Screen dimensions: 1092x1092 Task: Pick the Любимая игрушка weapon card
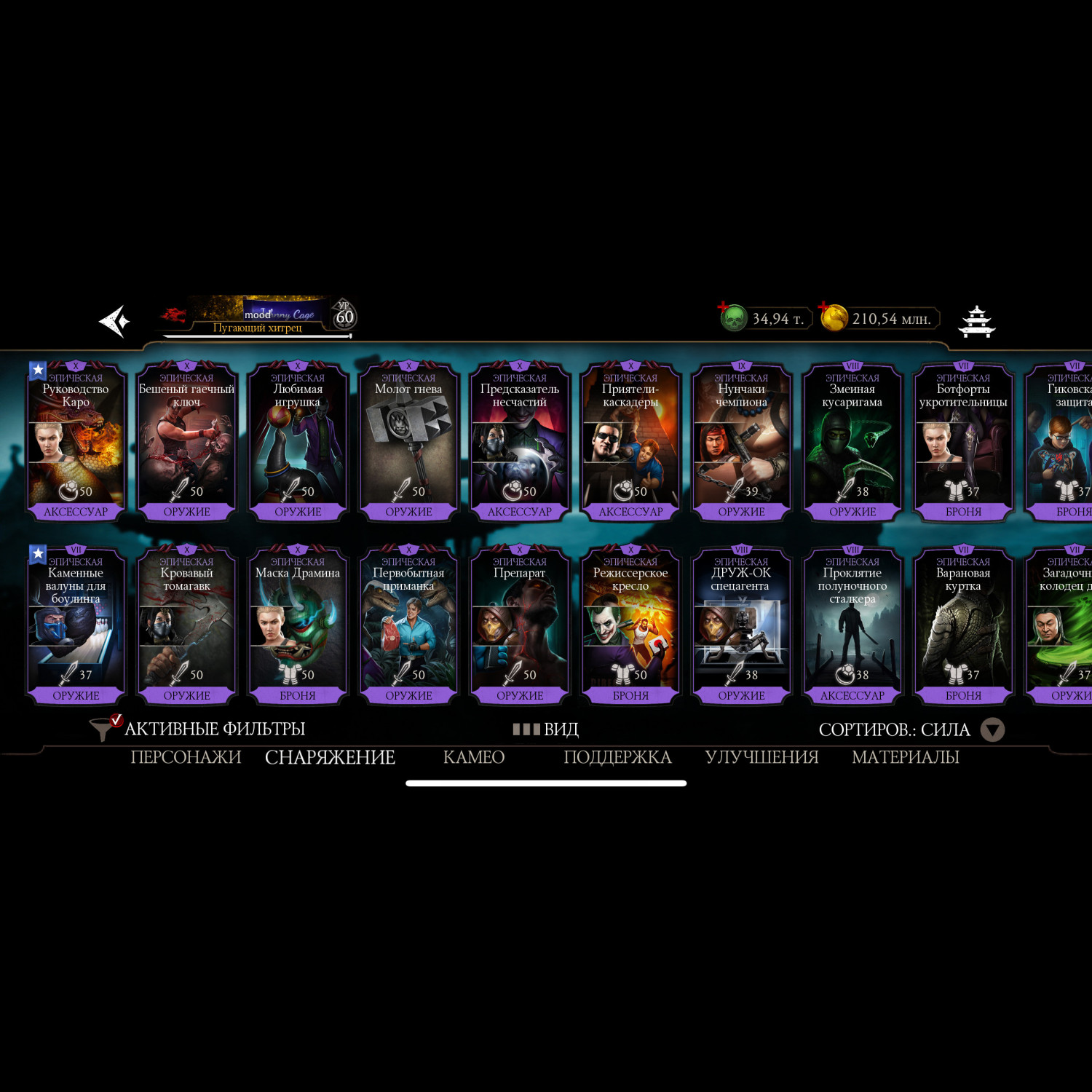point(298,441)
